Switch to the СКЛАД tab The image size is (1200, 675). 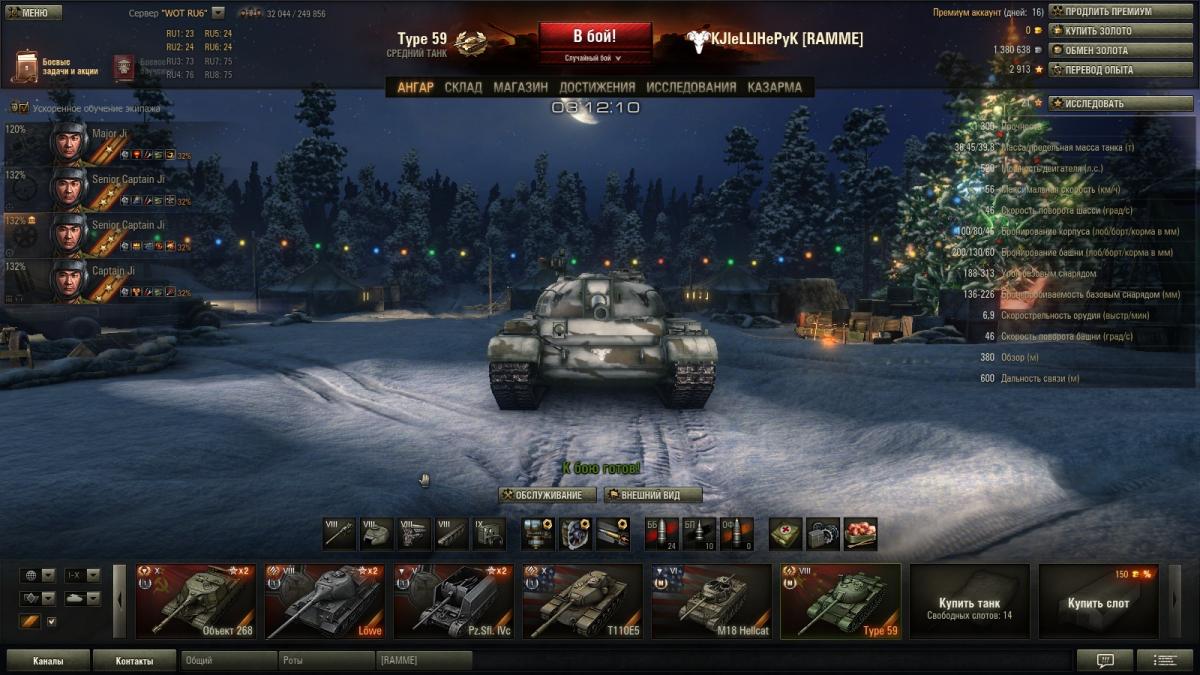pos(463,87)
